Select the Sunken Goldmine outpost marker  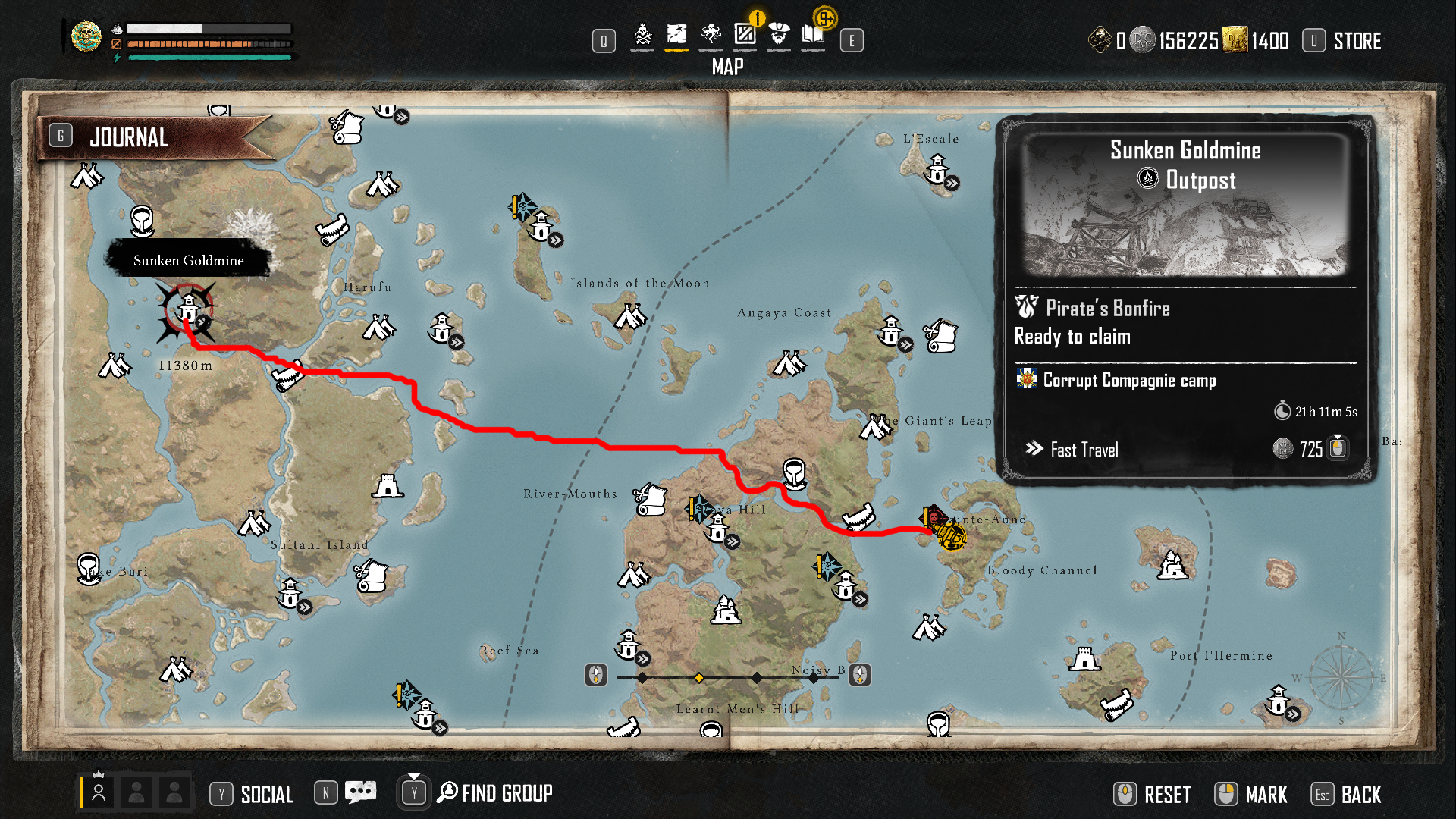[188, 309]
